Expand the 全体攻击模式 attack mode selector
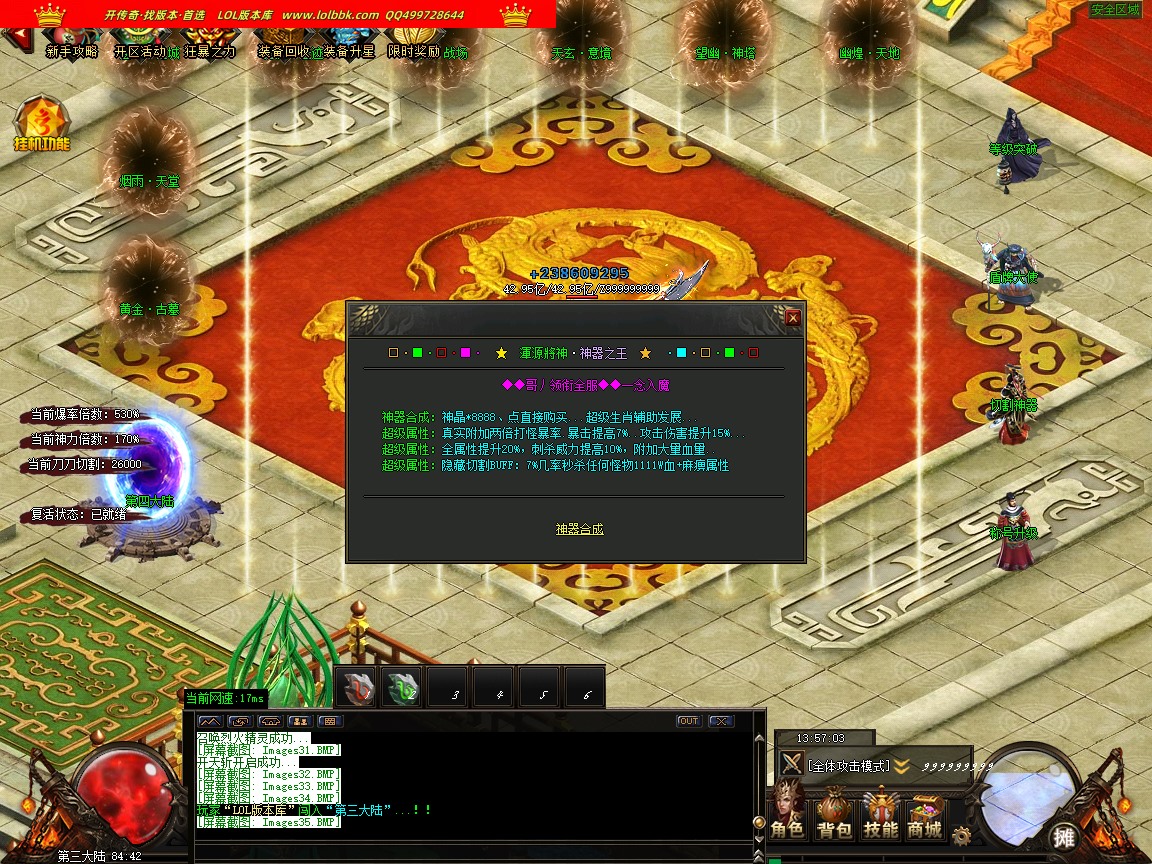 point(902,766)
